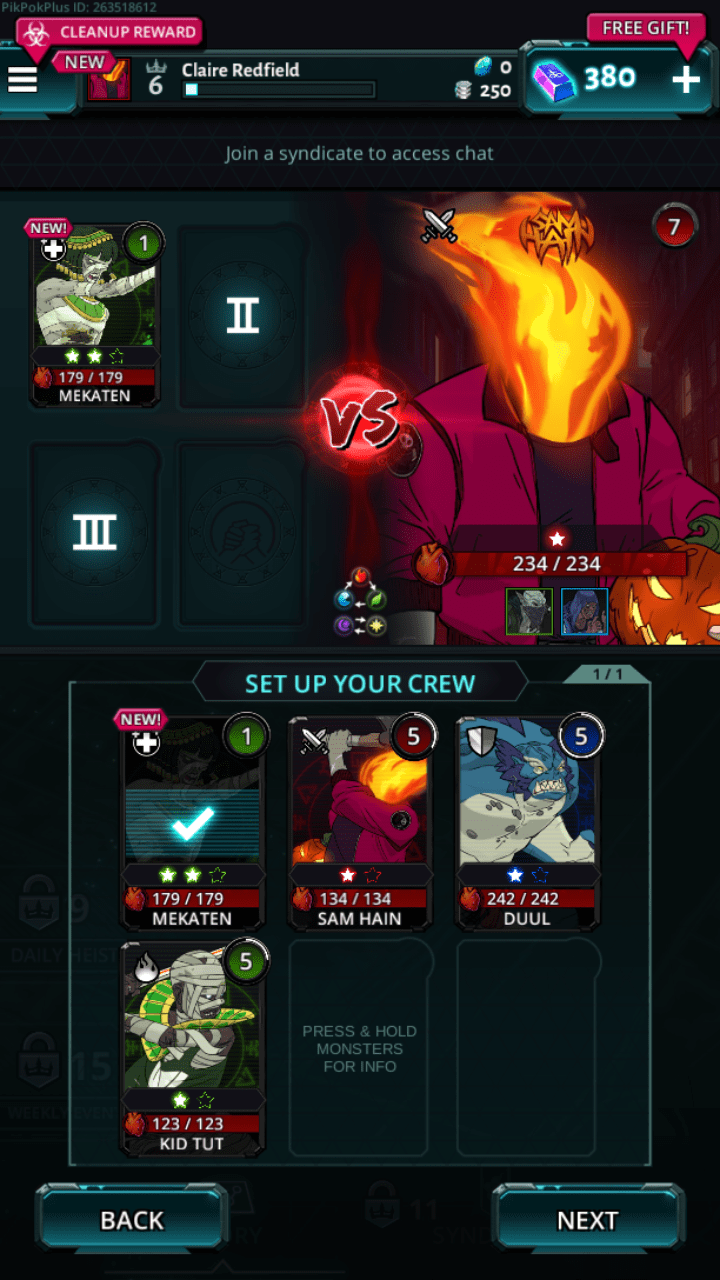720x1280 pixels.
Task: Select empty crew slot III
Action: (94, 534)
